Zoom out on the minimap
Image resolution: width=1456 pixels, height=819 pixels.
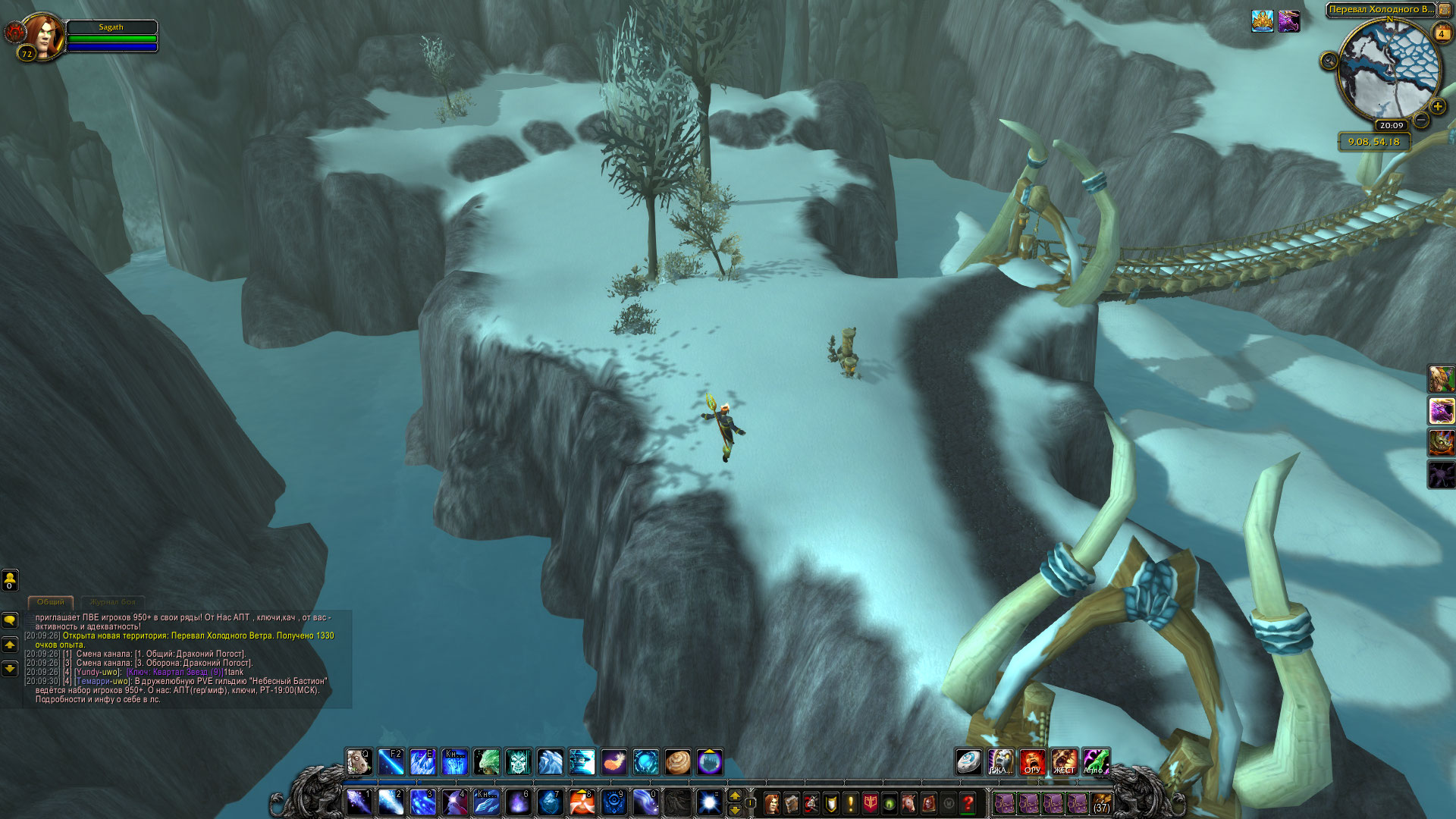pyautogui.click(x=1422, y=120)
